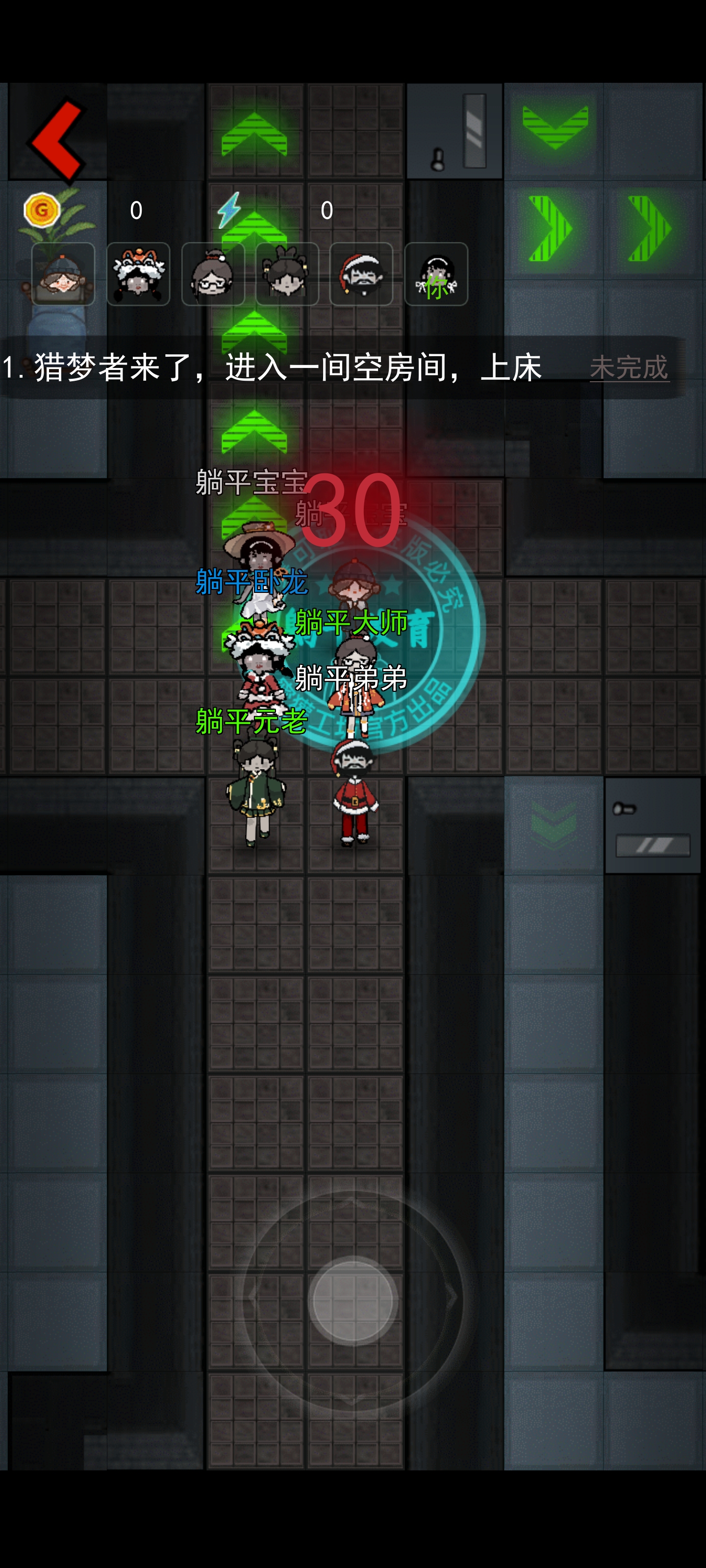Select the Santa-hat bearded avatar portrait
Screen dimensions: 706x1568
(361, 274)
